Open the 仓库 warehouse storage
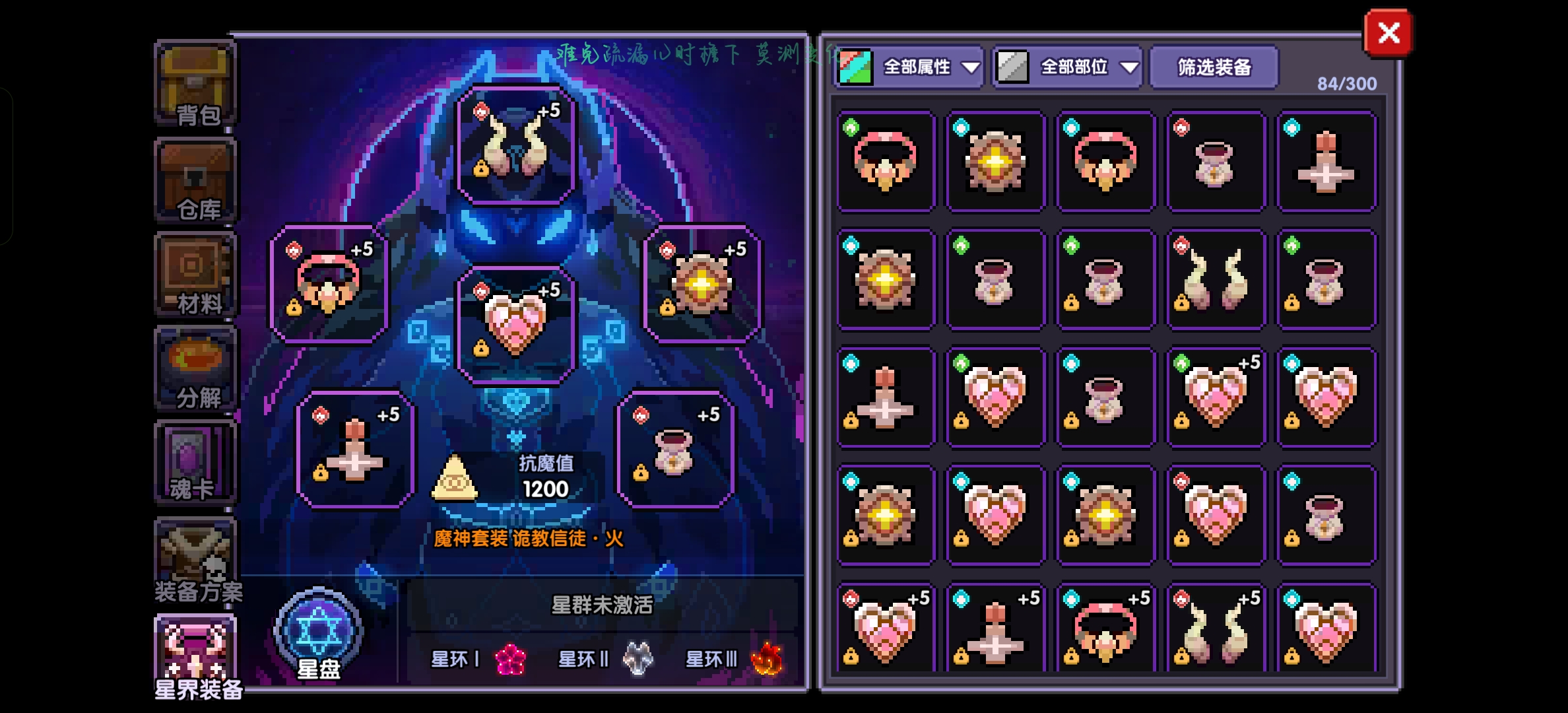Image resolution: width=1568 pixels, height=713 pixels. pos(195,180)
